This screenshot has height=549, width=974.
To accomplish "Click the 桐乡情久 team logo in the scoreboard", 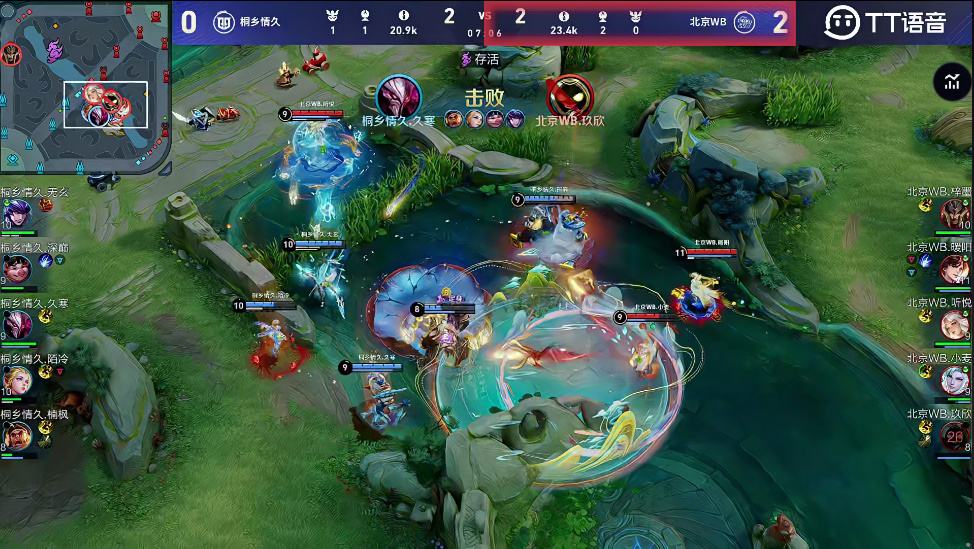I will tap(224, 22).
